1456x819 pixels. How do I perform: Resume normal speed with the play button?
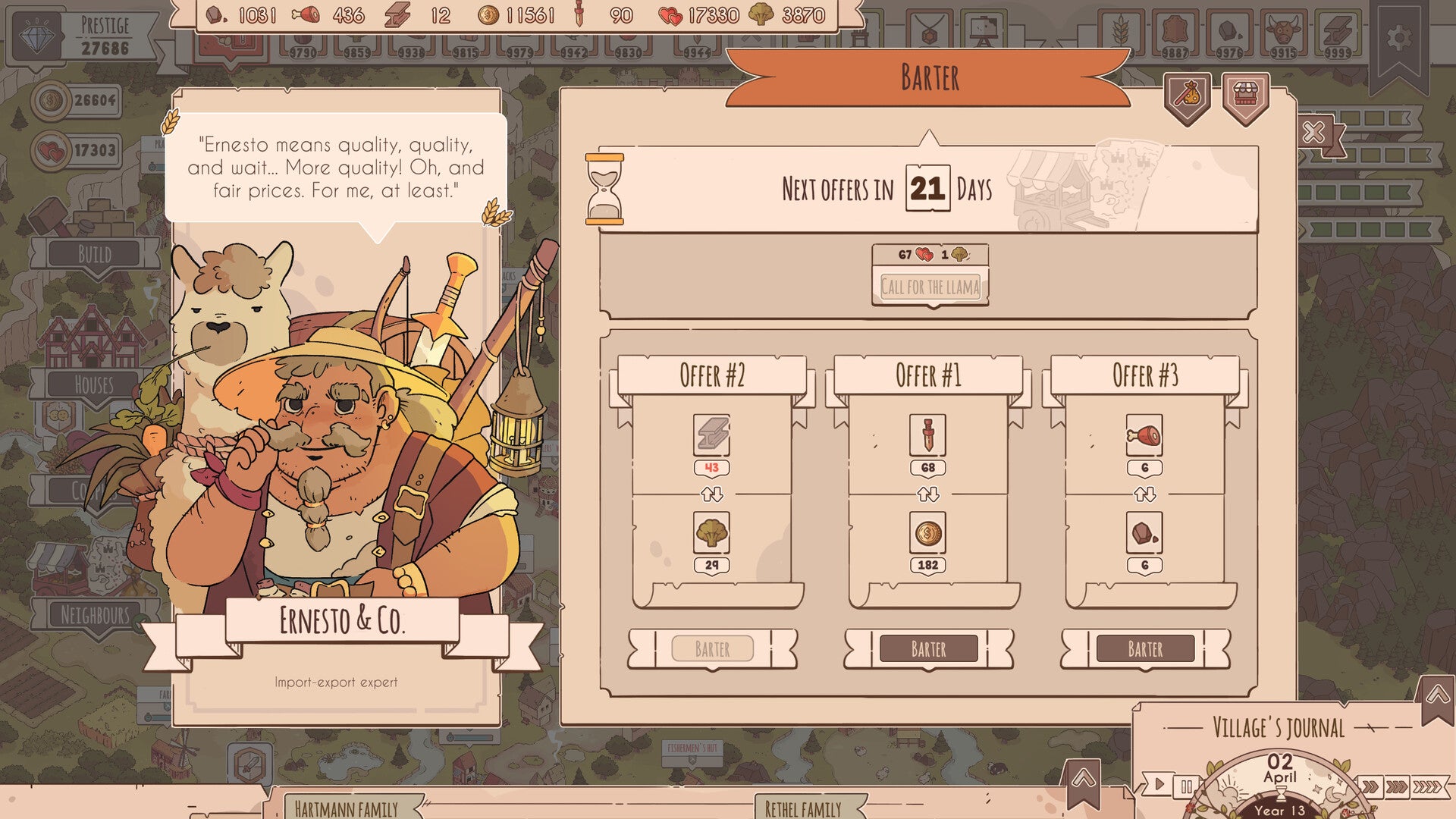point(1158,785)
